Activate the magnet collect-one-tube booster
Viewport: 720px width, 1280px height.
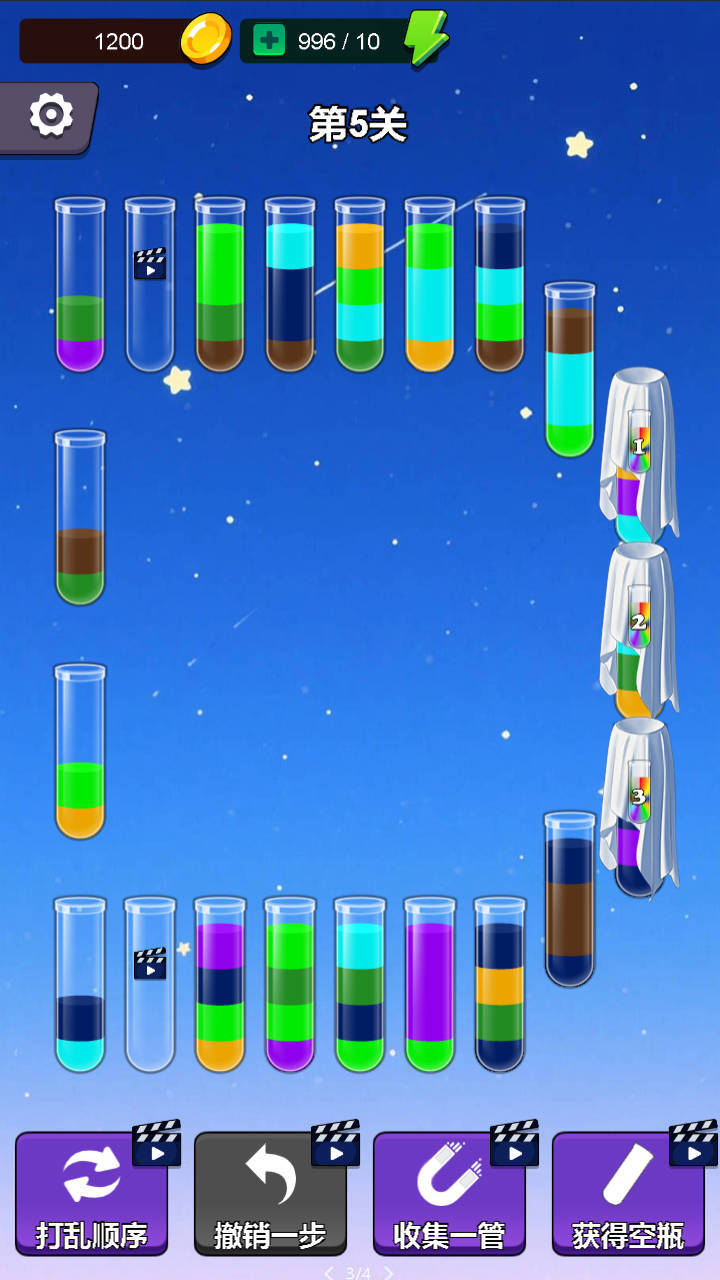[x=449, y=1193]
